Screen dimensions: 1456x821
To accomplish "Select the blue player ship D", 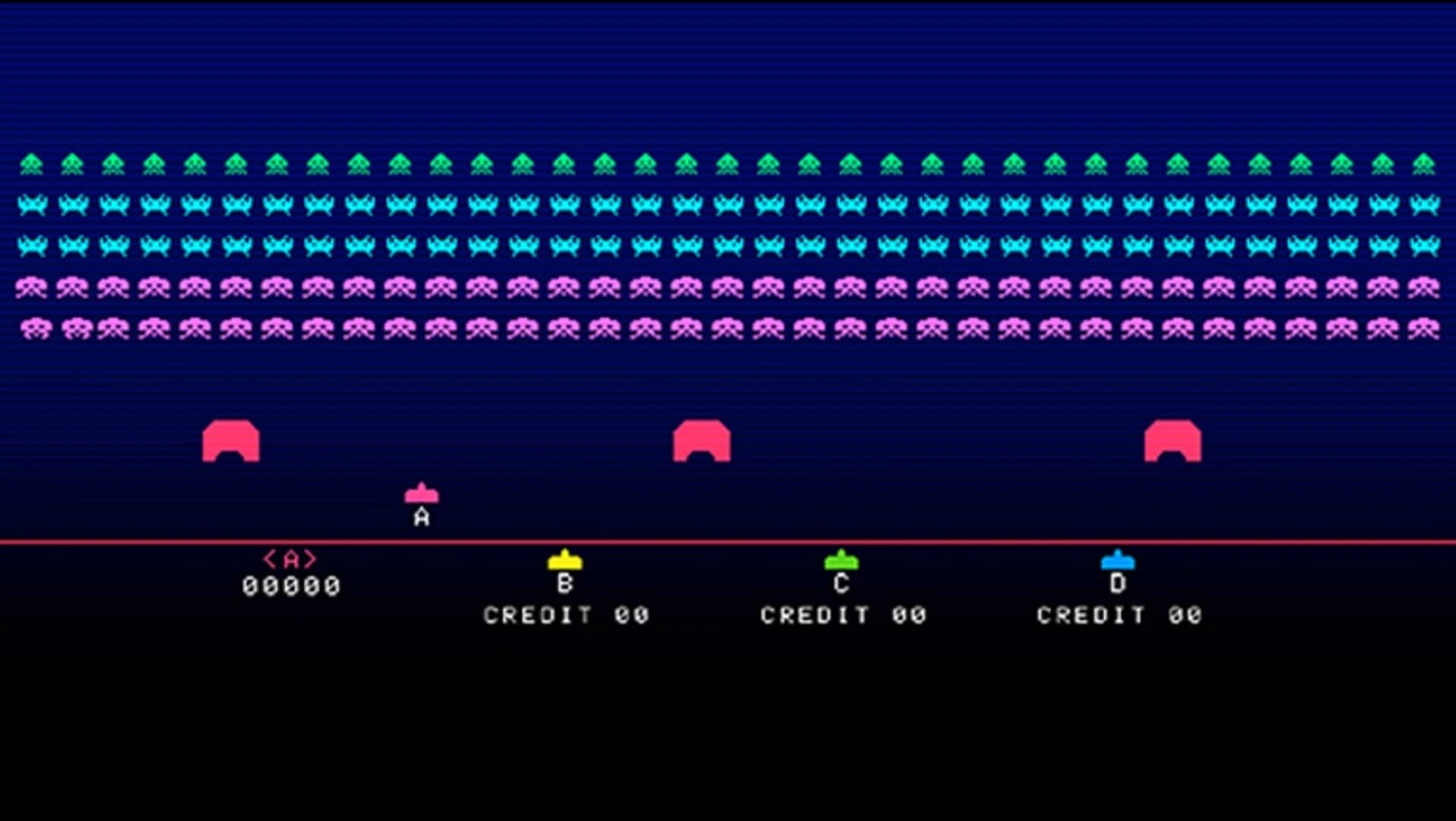I will click(x=1117, y=561).
